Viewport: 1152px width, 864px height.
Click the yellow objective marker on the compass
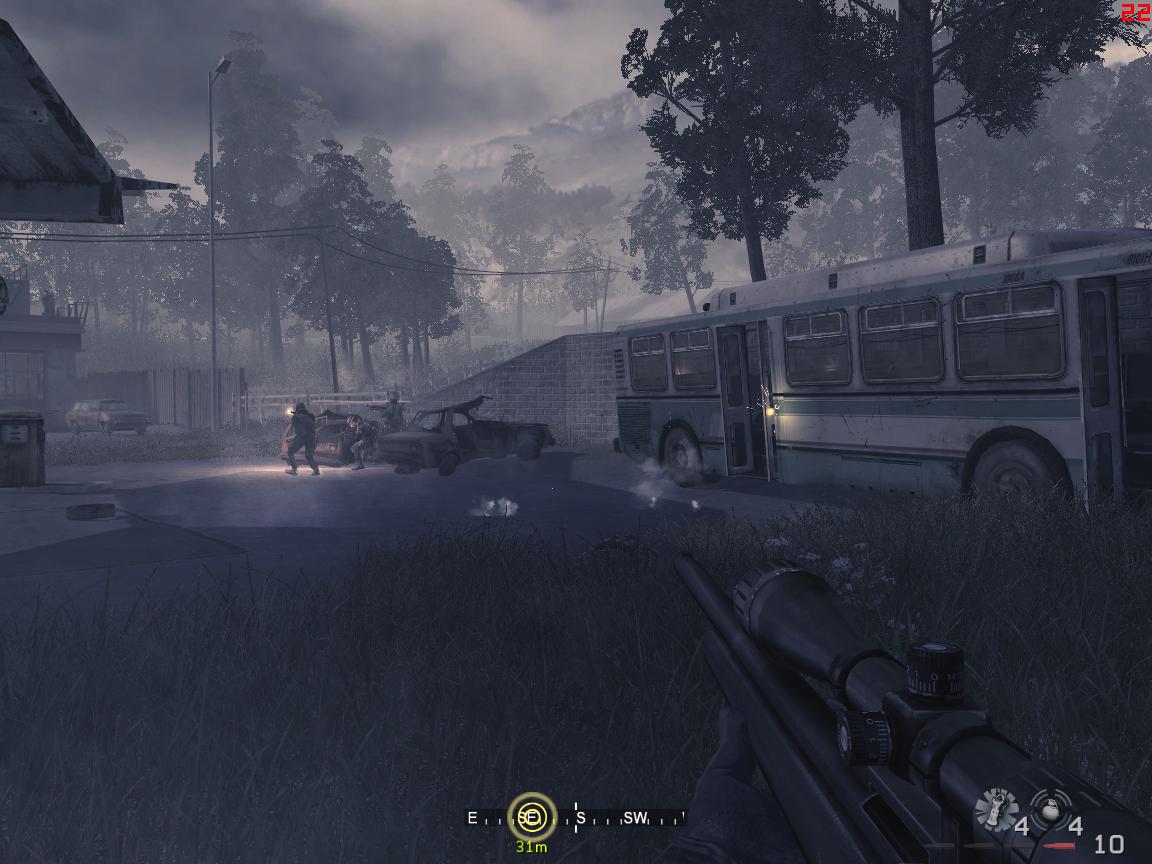pos(531,817)
